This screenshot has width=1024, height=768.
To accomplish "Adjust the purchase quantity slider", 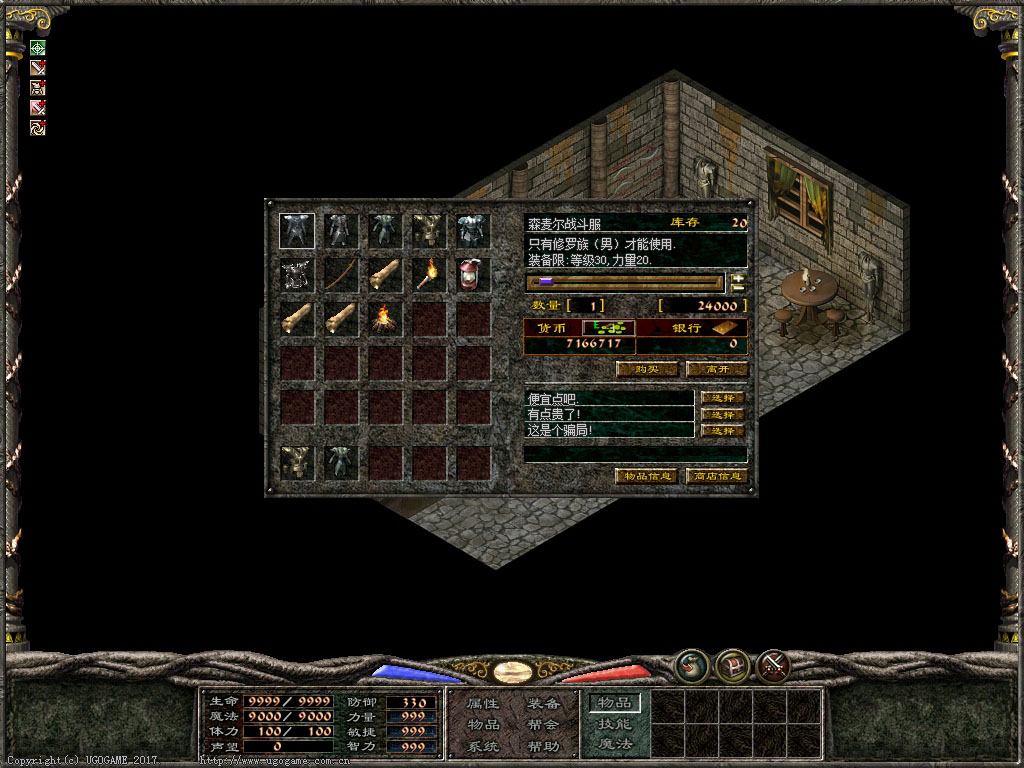I will [626, 282].
